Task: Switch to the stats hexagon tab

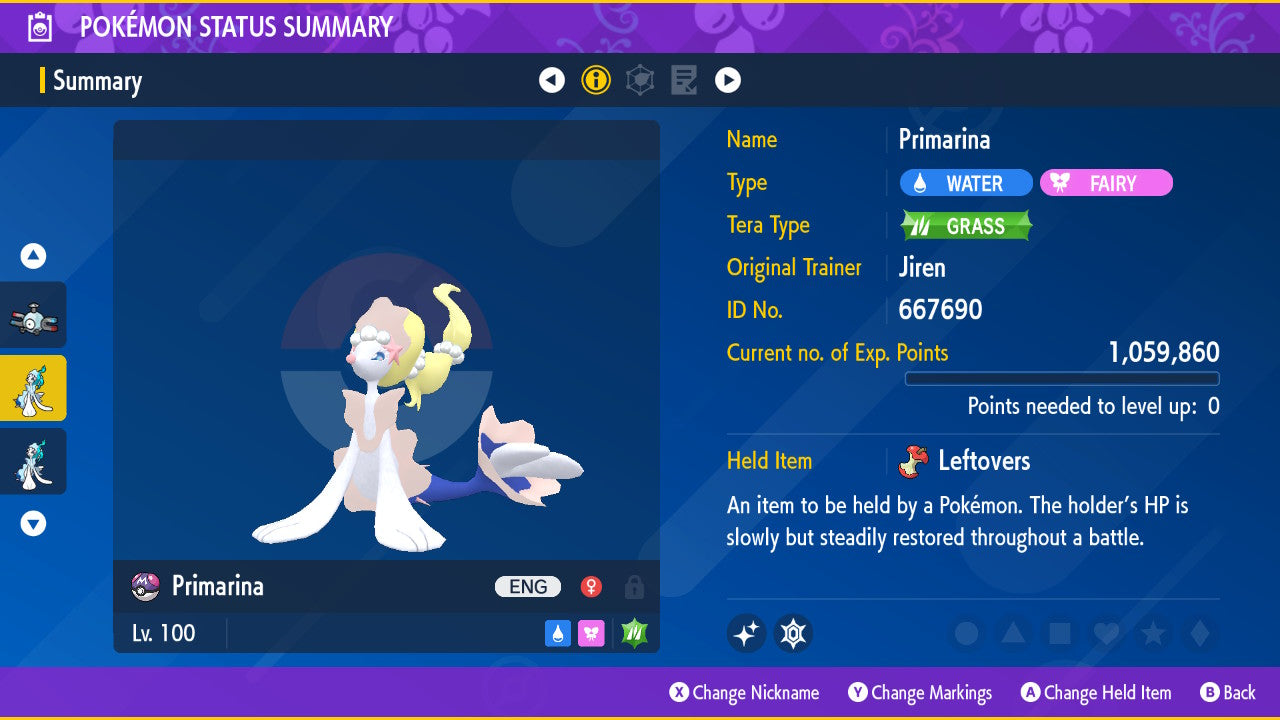Action: (x=640, y=80)
